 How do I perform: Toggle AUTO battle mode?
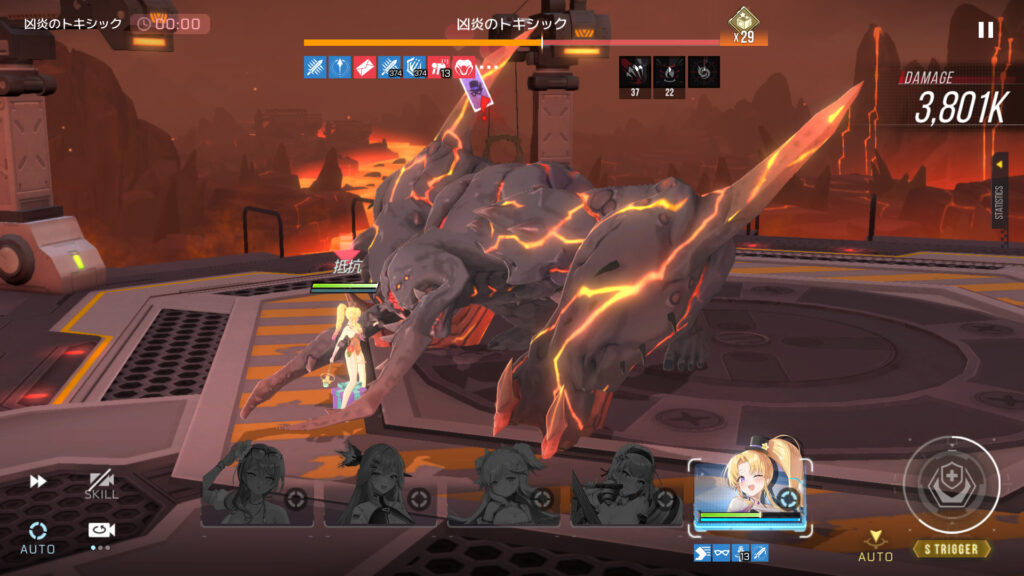(38, 535)
